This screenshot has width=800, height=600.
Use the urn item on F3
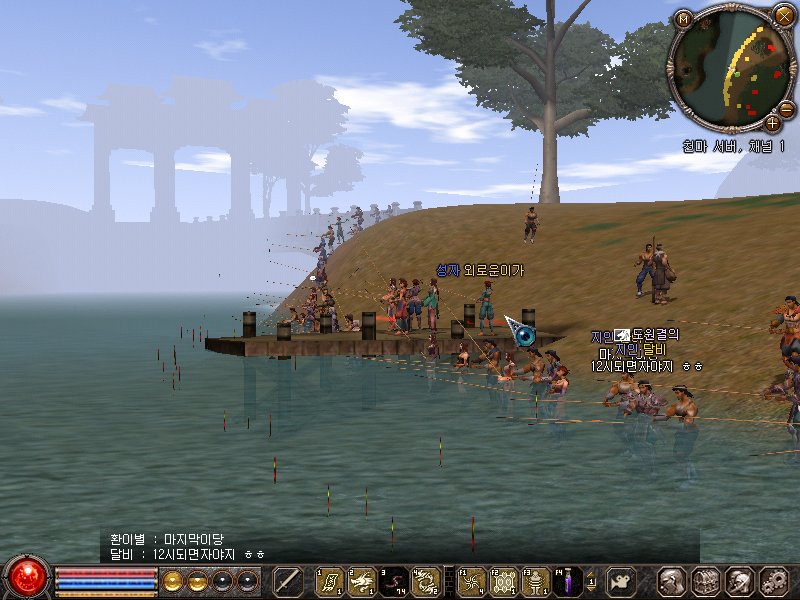pyautogui.click(x=535, y=580)
